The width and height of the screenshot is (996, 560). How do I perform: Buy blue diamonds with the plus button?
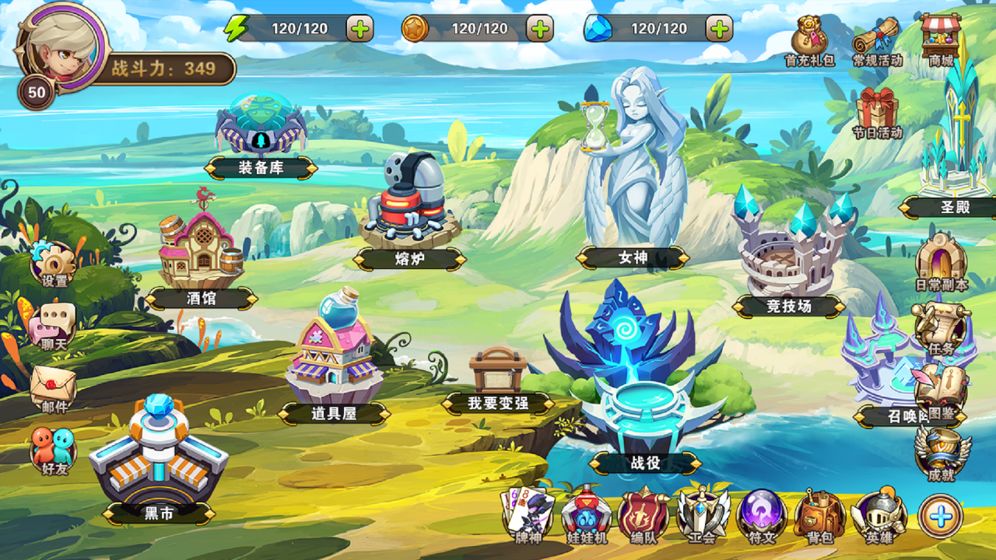pyautogui.click(x=719, y=28)
